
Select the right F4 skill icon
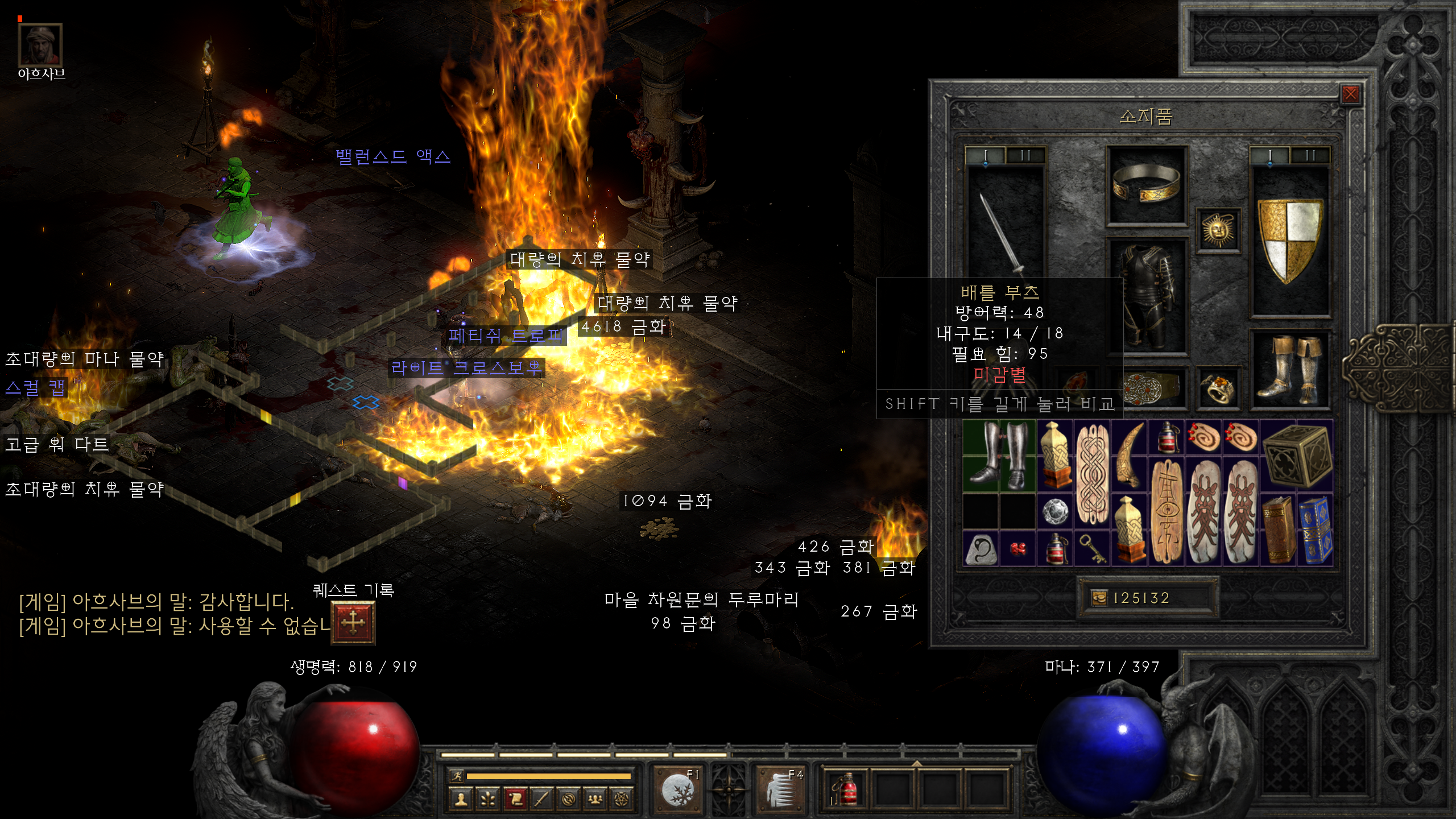point(780,789)
